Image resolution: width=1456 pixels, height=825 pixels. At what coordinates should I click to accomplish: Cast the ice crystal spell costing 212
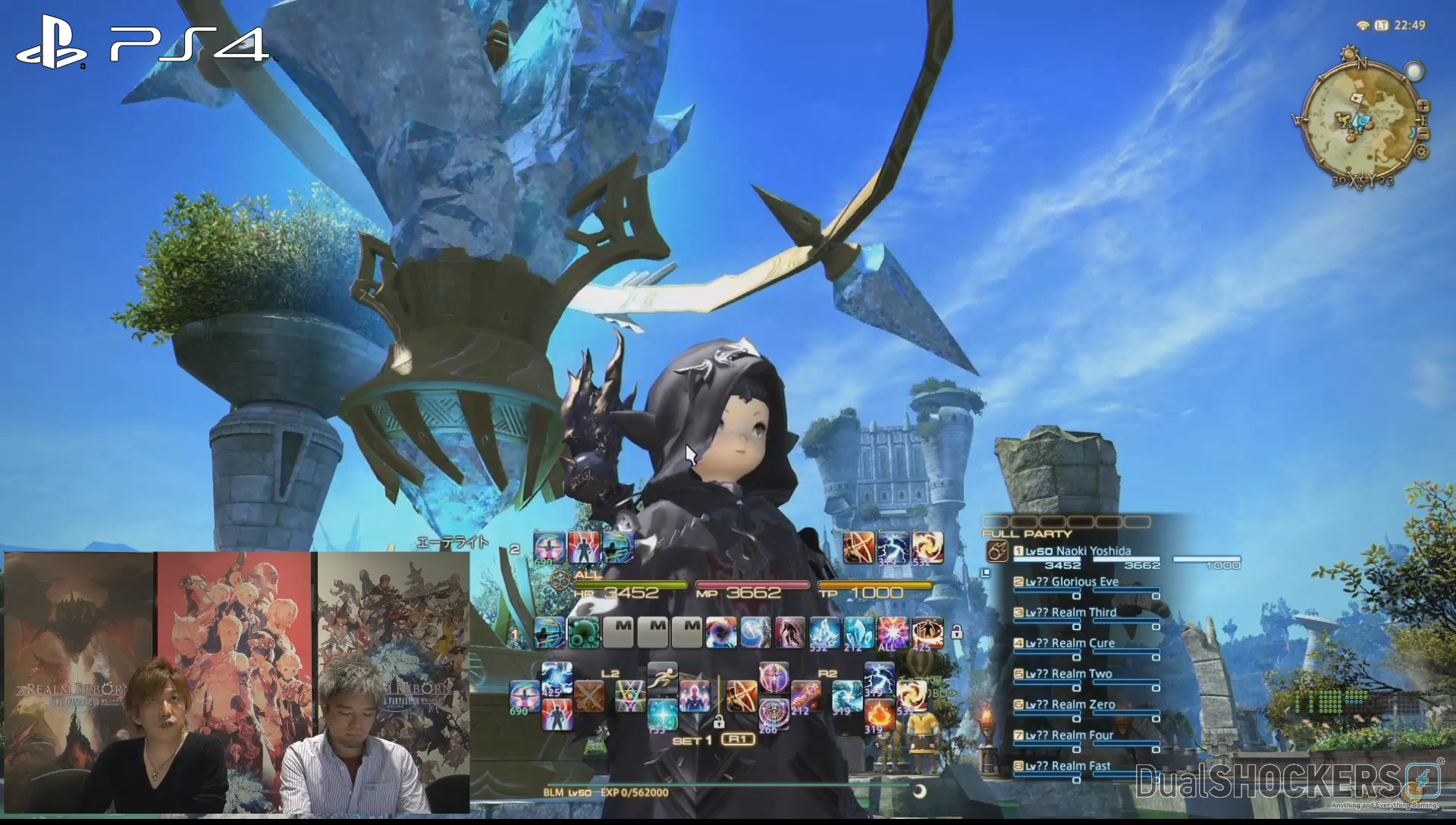tap(858, 632)
